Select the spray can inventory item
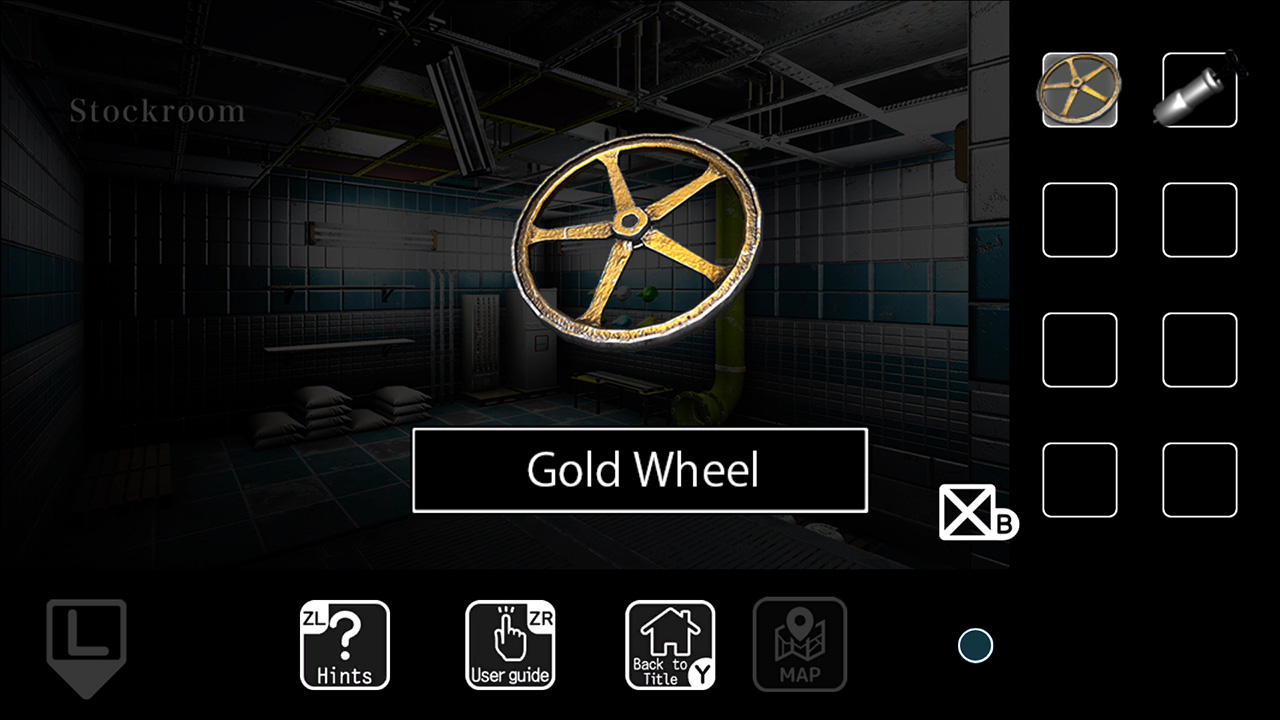This screenshot has width=1280, height=720. [x=1198, y=90]
